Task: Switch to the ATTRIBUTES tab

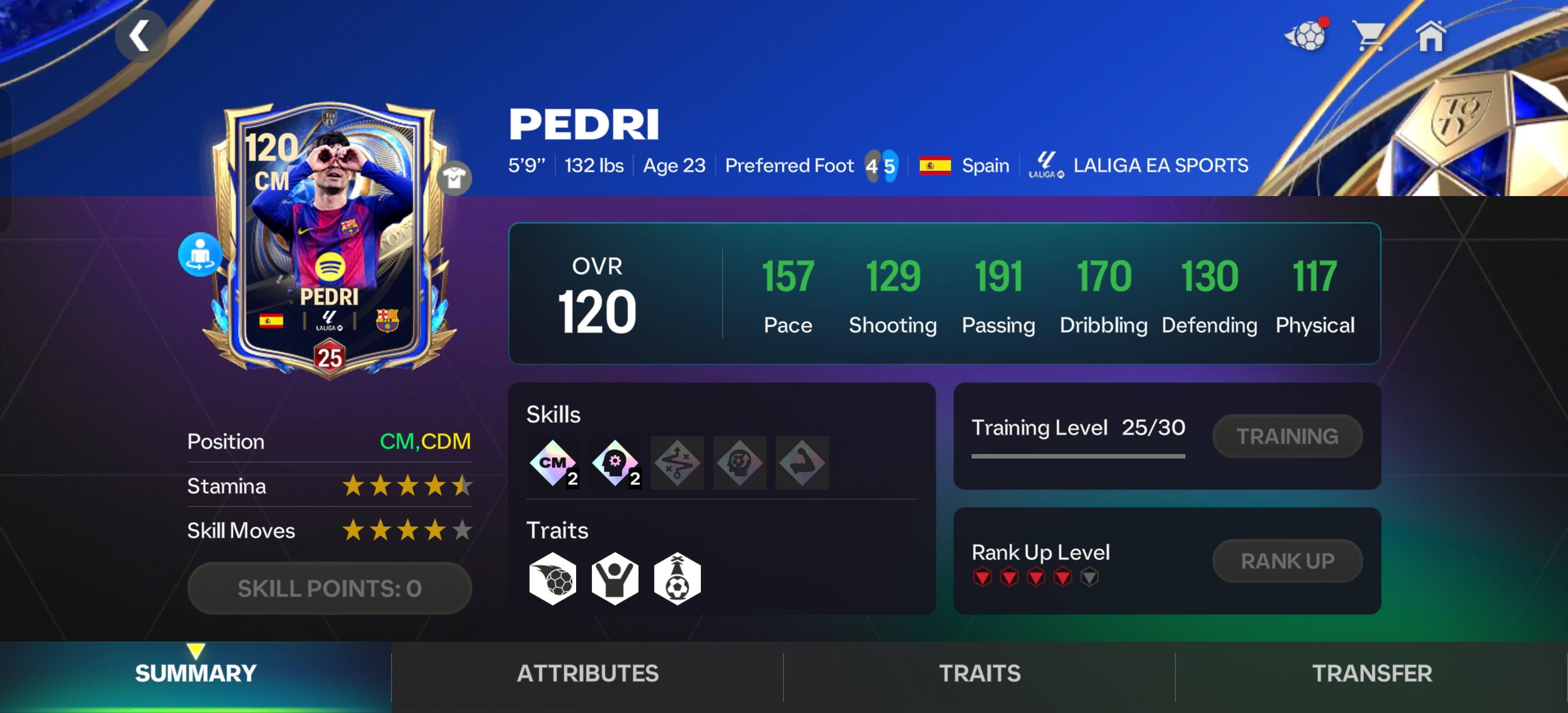Action: [x=588, y=673]
